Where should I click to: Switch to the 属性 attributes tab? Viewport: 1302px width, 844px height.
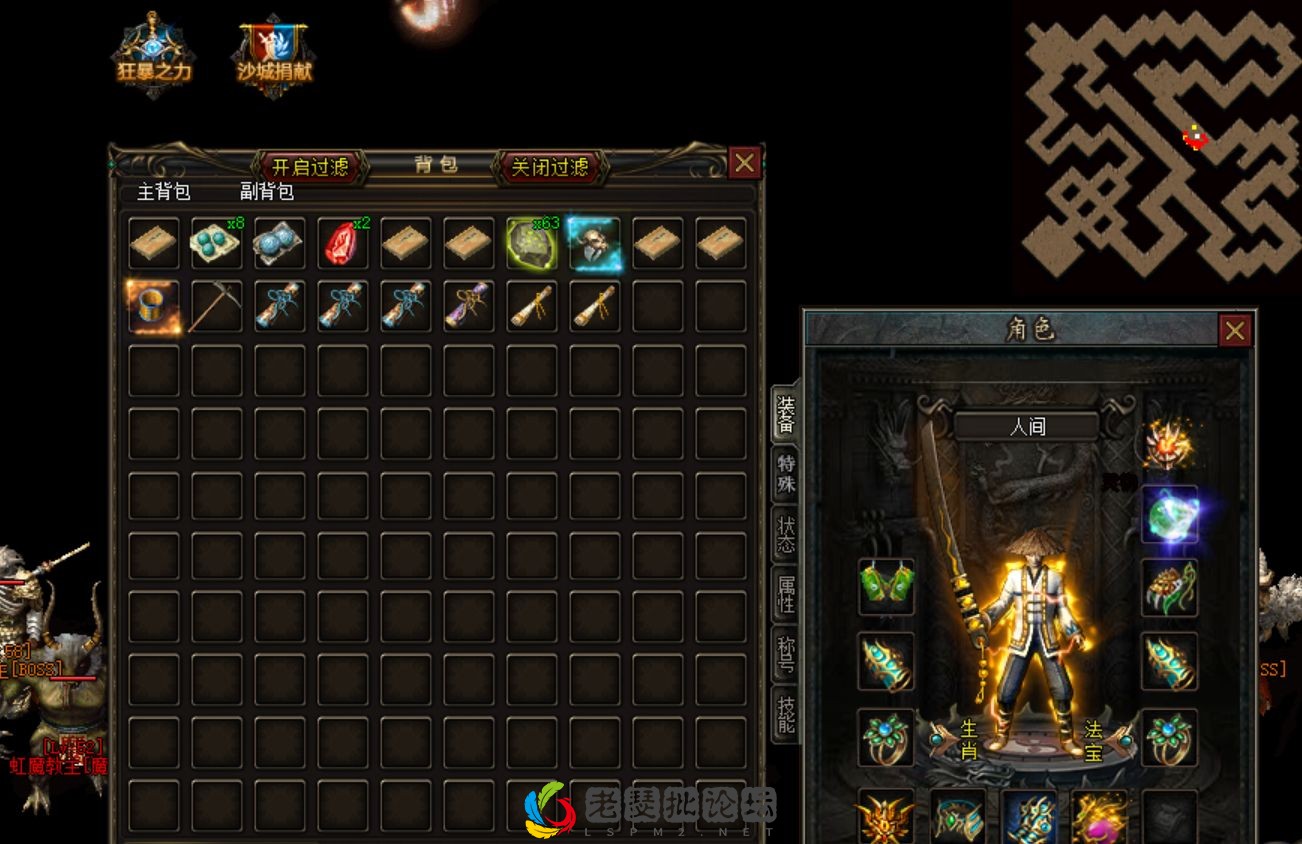coord(787,595)
